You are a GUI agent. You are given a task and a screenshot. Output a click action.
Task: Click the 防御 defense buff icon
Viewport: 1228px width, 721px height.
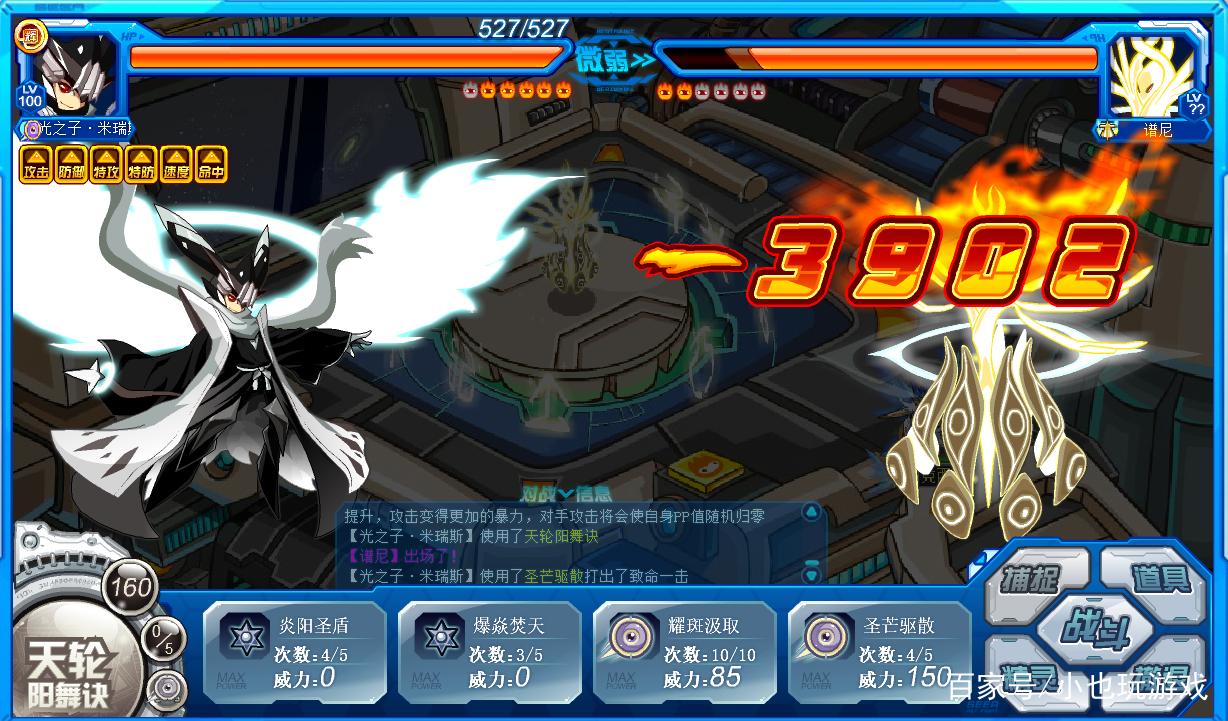click(71, 165)
